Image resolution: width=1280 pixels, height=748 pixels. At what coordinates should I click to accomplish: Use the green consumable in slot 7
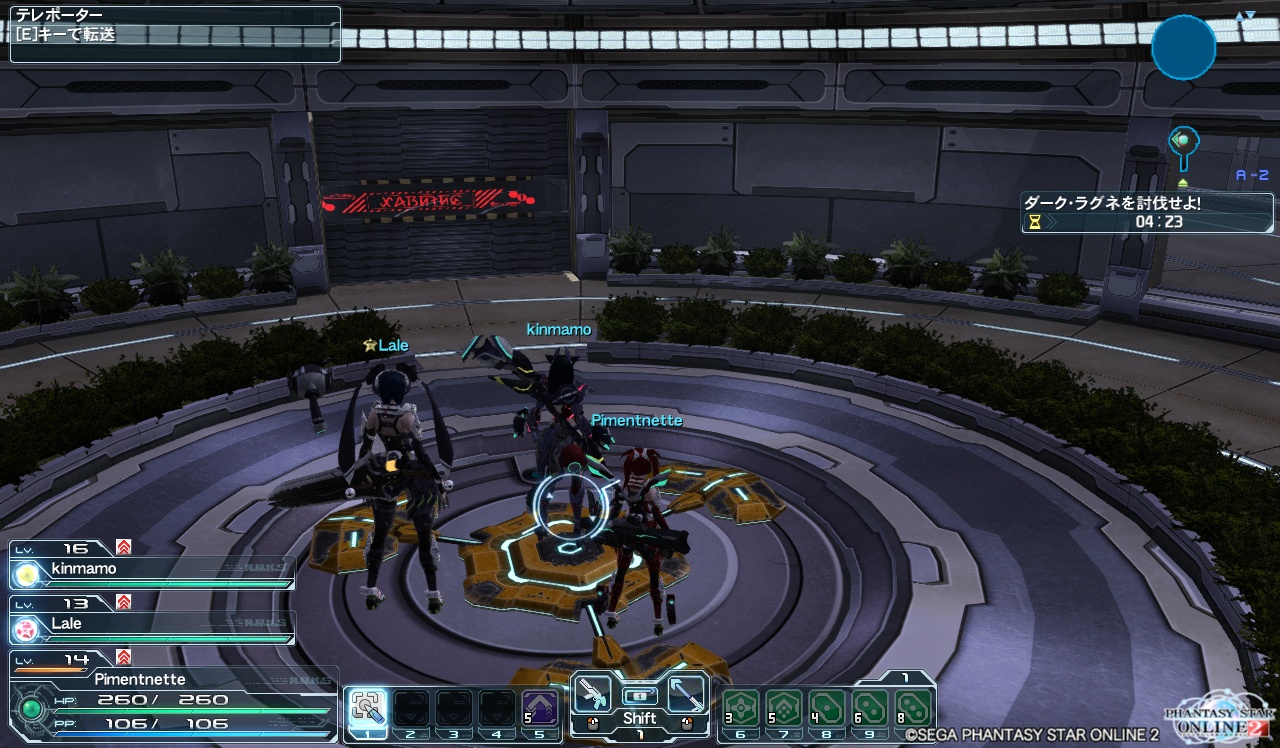tap(783, 708)
